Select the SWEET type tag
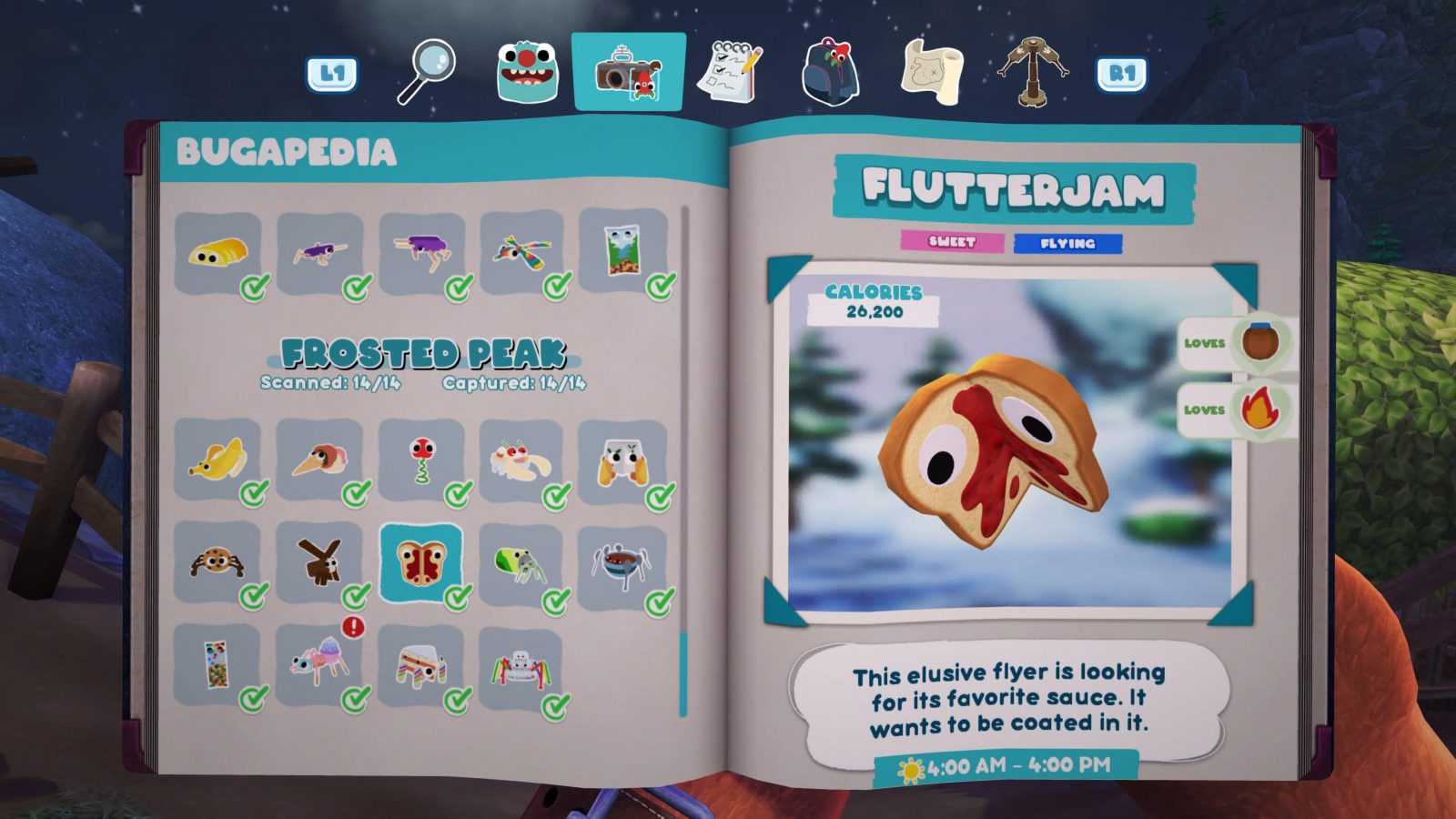Screen dimensions: 1456x819 pos(953,241)
